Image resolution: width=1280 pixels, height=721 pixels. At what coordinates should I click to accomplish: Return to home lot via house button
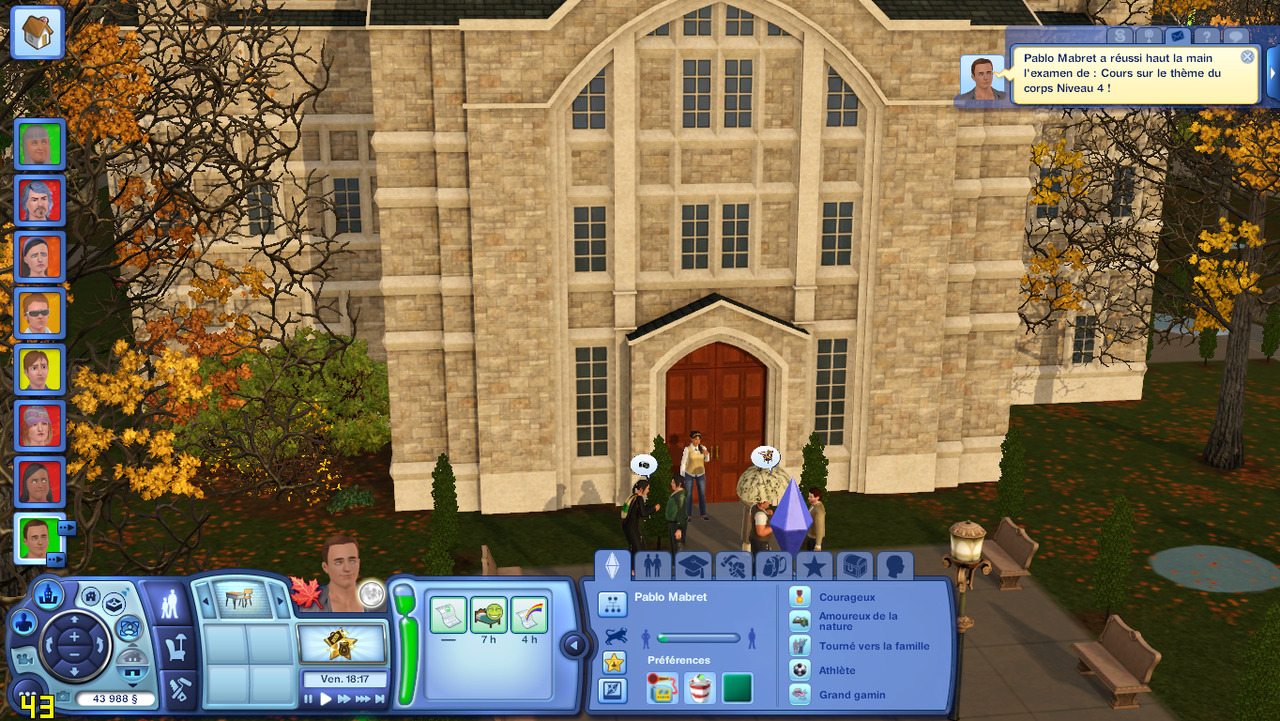coord(37,33)
